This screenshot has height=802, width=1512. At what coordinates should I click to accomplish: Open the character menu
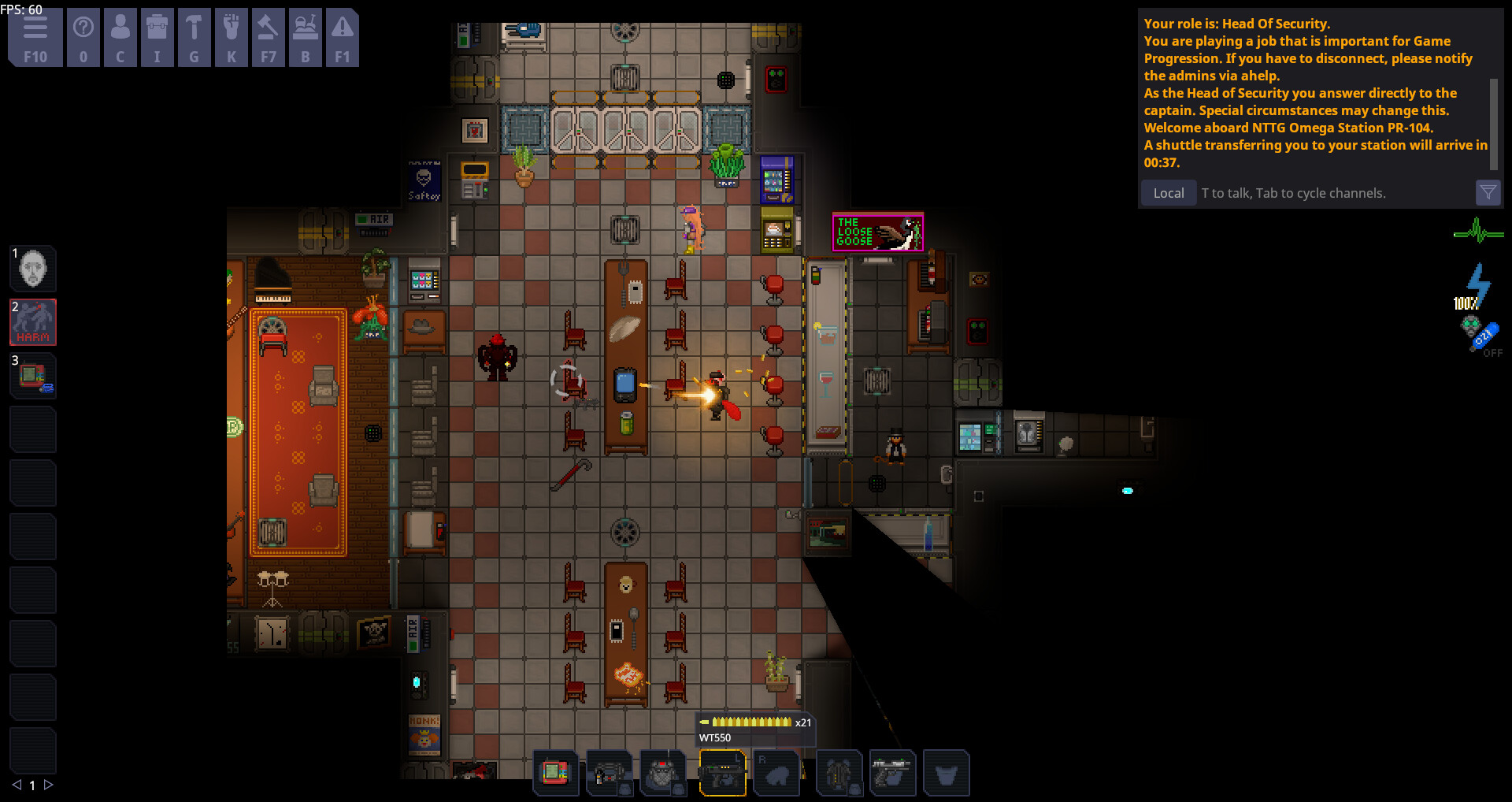pyautogui.click(x=120, y=36)
